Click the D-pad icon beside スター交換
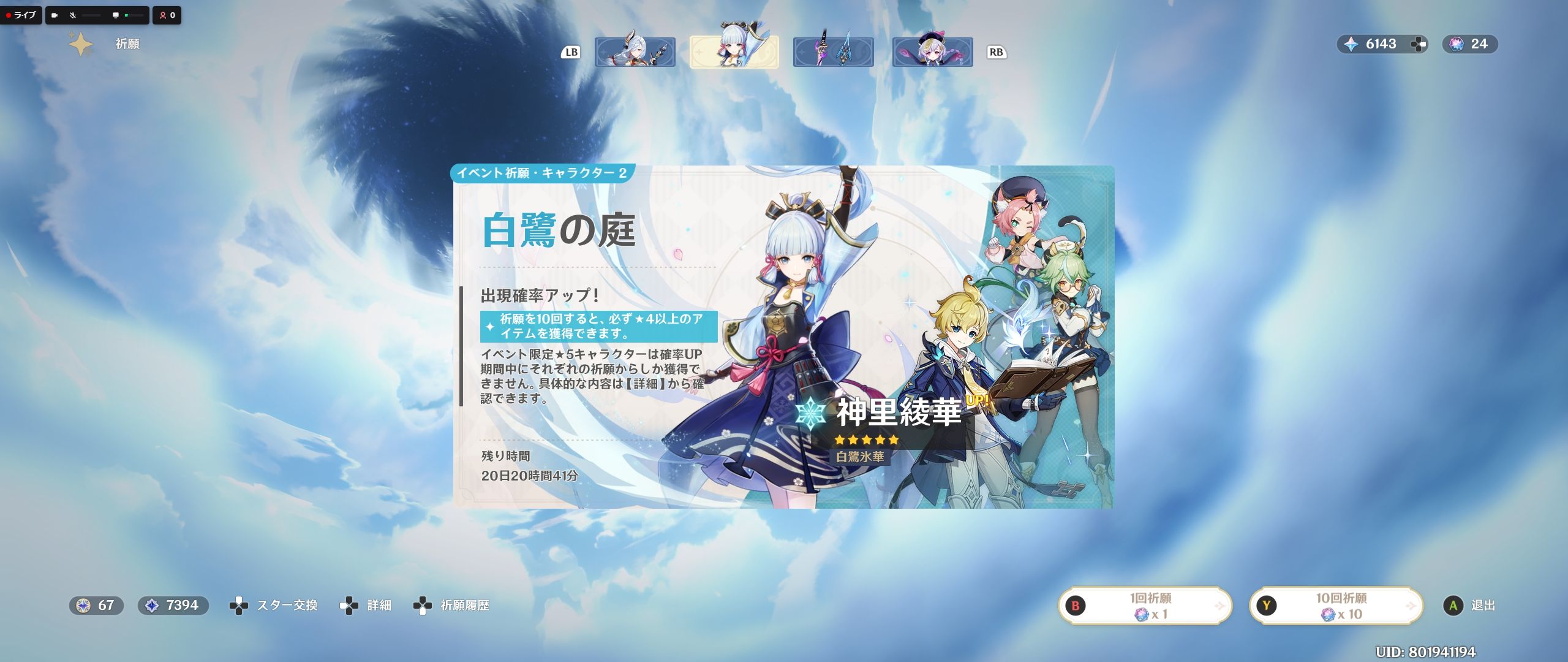This screenshot has height=662, width=1568. [x=239, y=604]
